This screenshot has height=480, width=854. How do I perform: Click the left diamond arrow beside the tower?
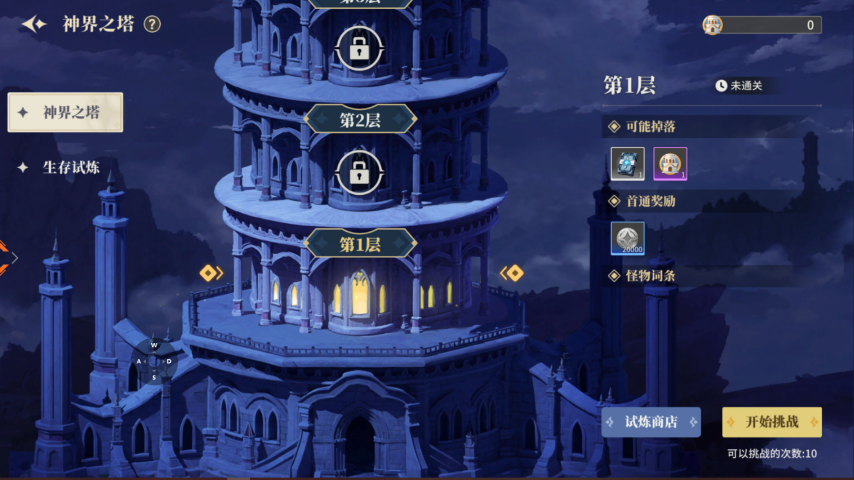[x=210, y=273]
